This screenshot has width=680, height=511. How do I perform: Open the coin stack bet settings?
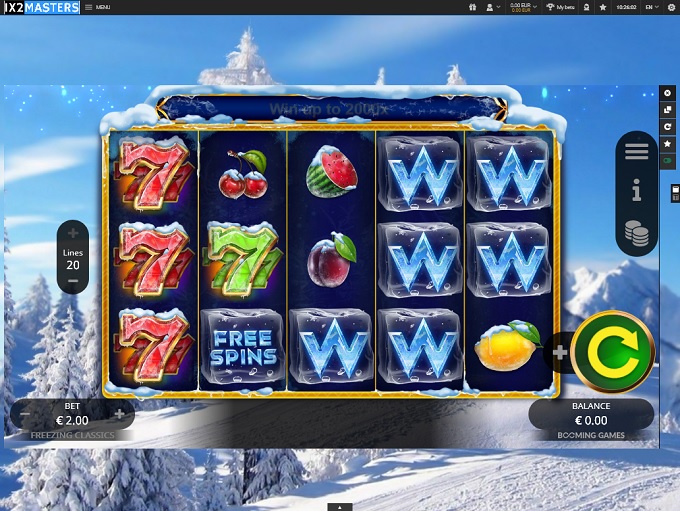[636, 234]
